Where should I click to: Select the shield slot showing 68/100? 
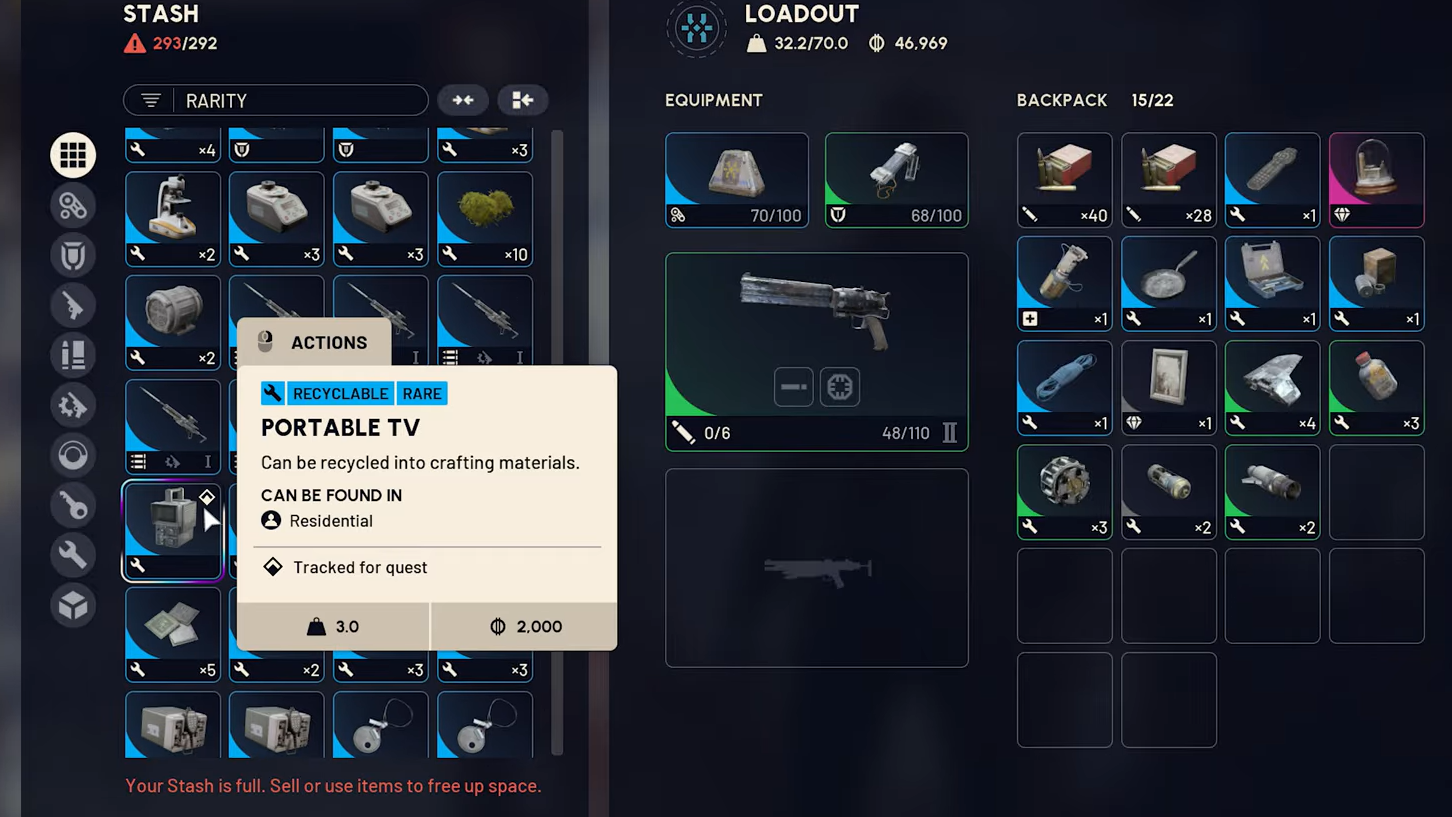coord(896,180)
